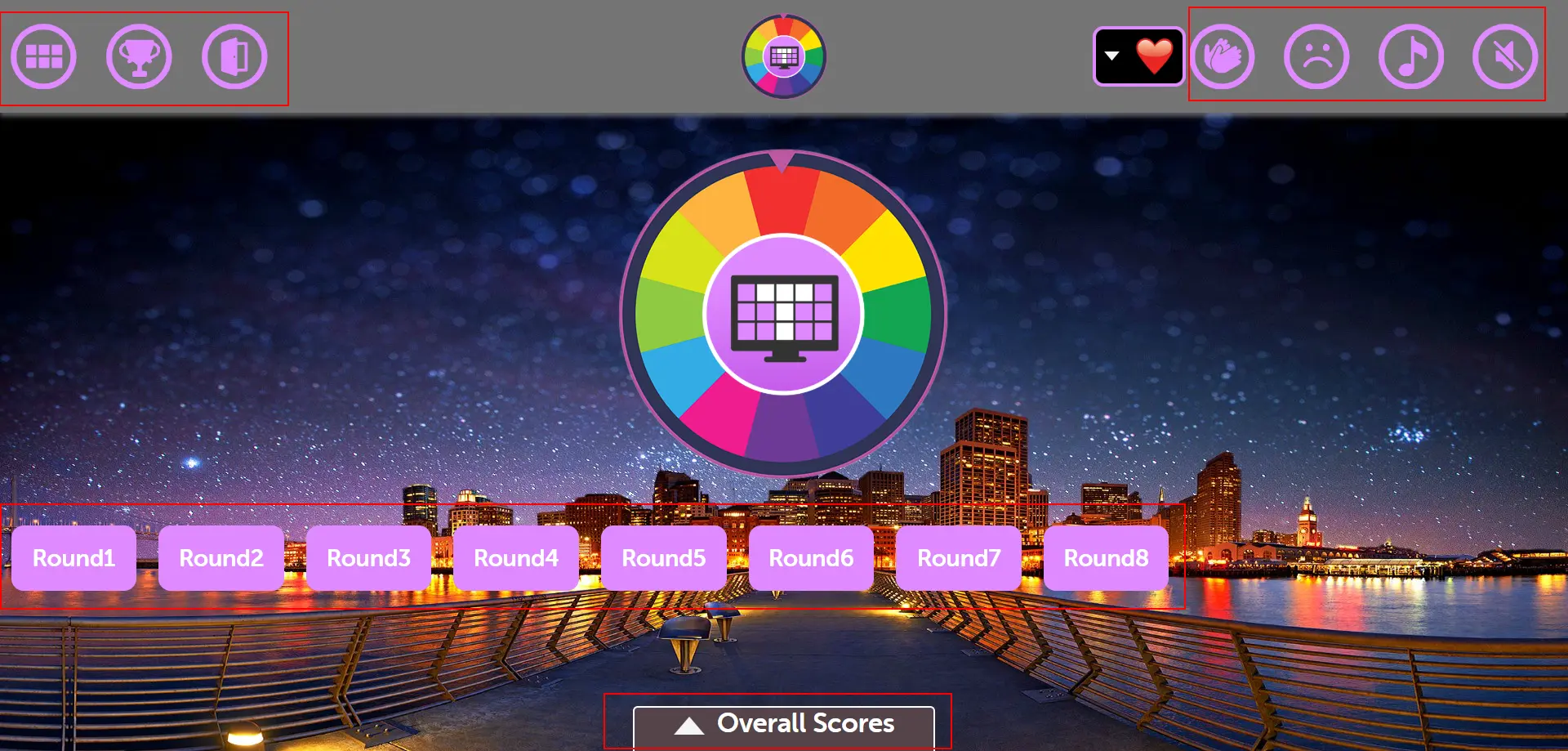Click the music note icon
Screen dimensions: 1568x751
coord(1412,56)
